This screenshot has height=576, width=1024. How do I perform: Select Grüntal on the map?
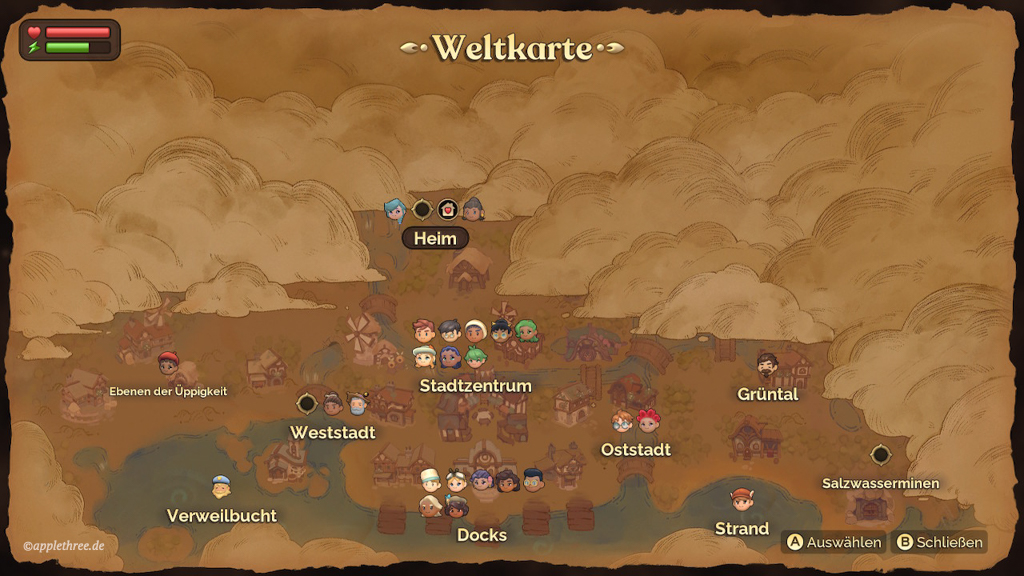coord(767,394)
